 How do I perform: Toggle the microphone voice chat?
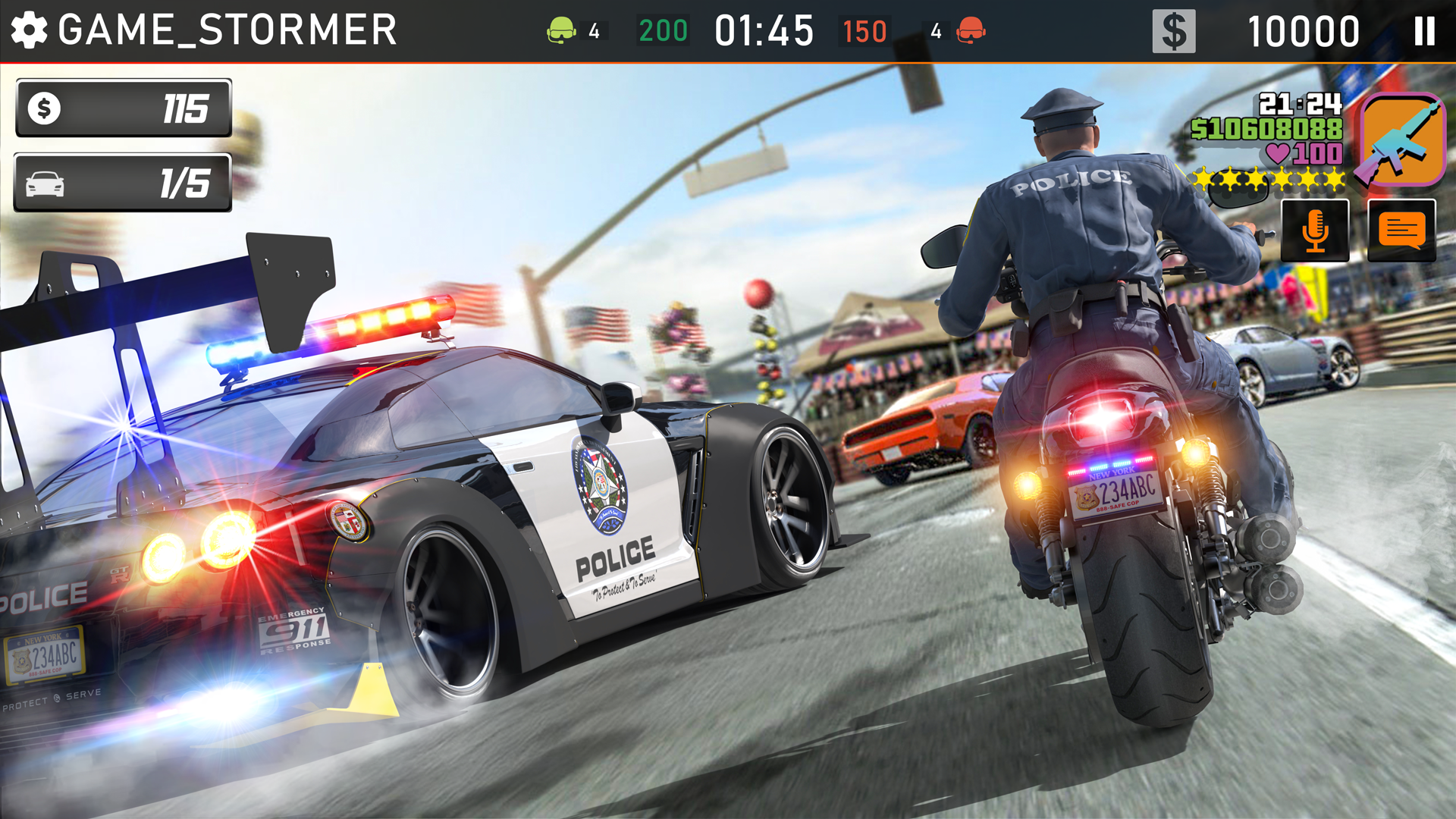pyautogui.click(x=1316, y=230)
